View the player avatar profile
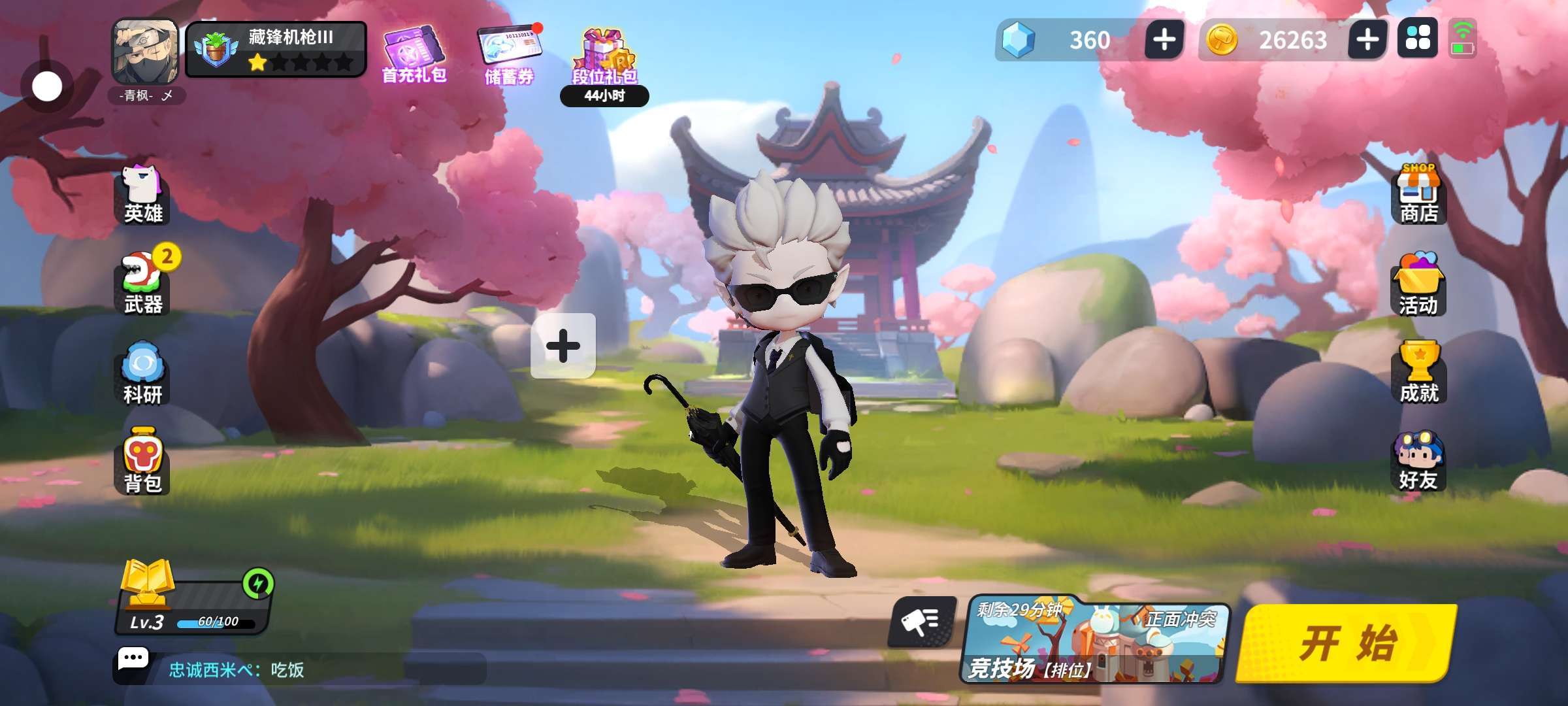The height and width of the screenshot is (706, 1568). [145, 52]
